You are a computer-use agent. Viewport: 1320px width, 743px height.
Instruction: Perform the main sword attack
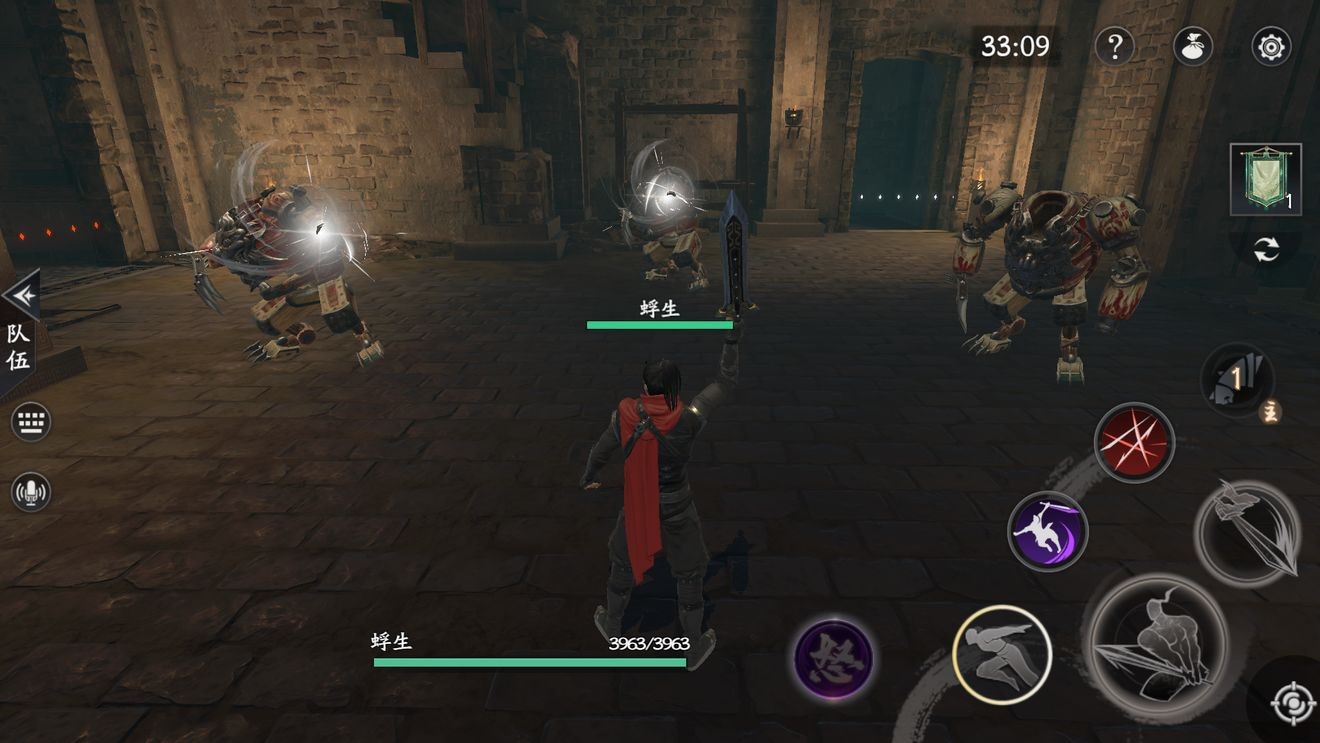[x=1159, y=647]
